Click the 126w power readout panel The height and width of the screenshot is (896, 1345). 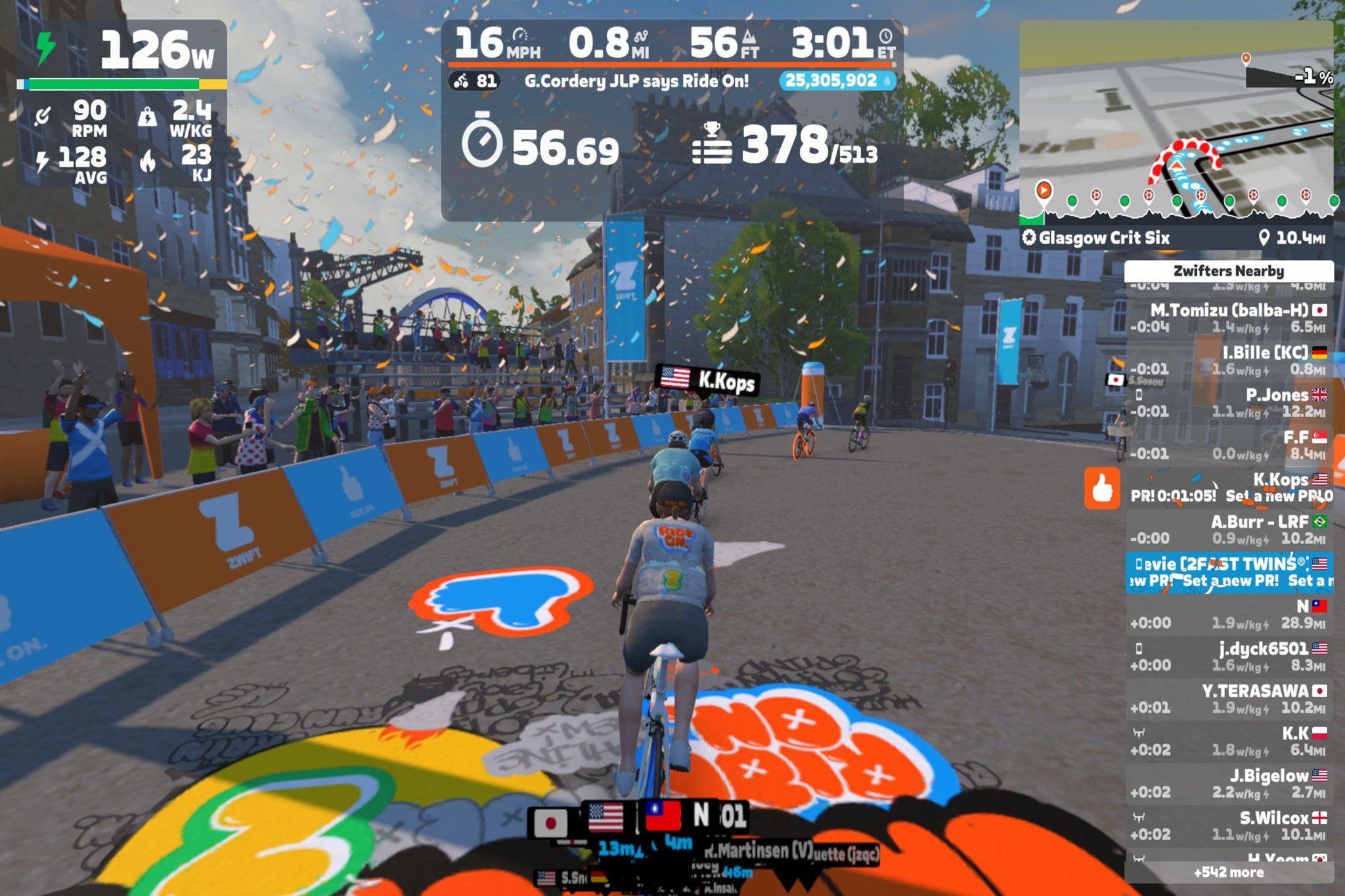coord(121,51)
